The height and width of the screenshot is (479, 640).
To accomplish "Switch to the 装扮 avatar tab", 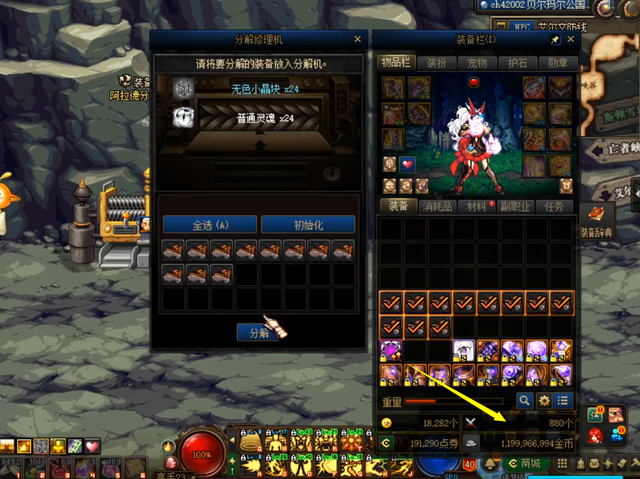I will pyautogui.click(x=437, y=62).
